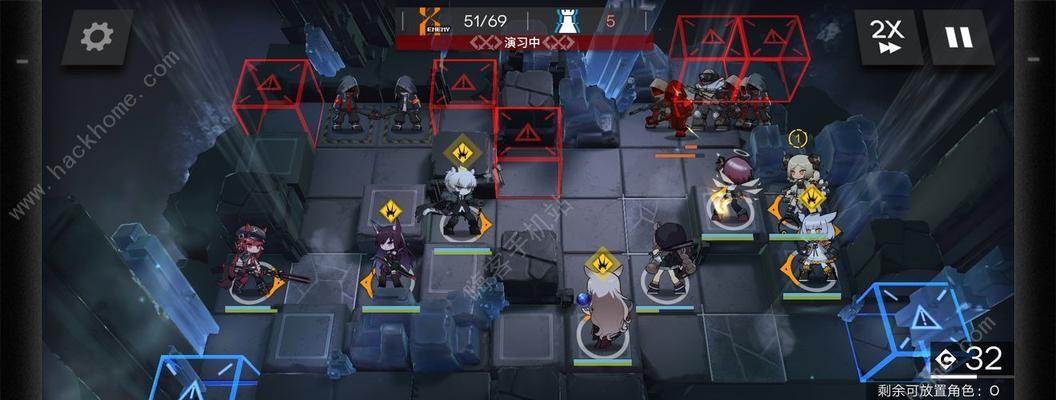Toggle the 2X battle speed button

pyautogui.click(x=884, y=38)
